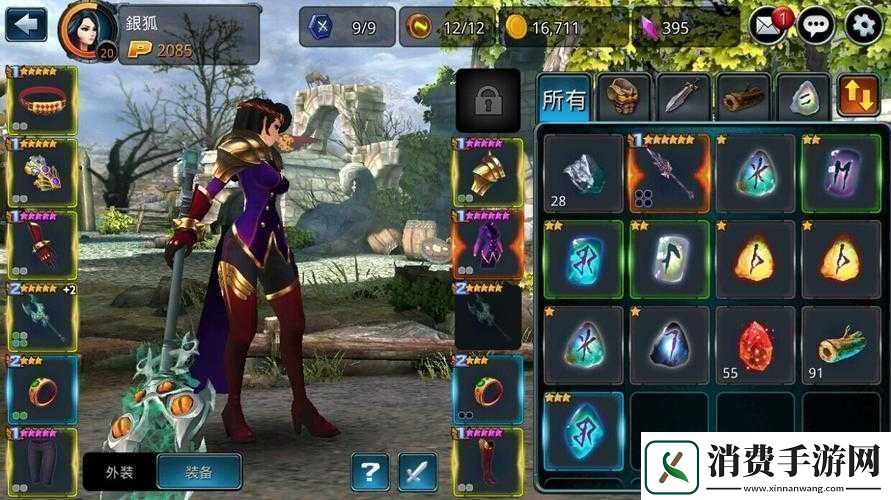Click the locked padlock slot
This screenshot has height=500, width=891.
(x=488, y=100)
